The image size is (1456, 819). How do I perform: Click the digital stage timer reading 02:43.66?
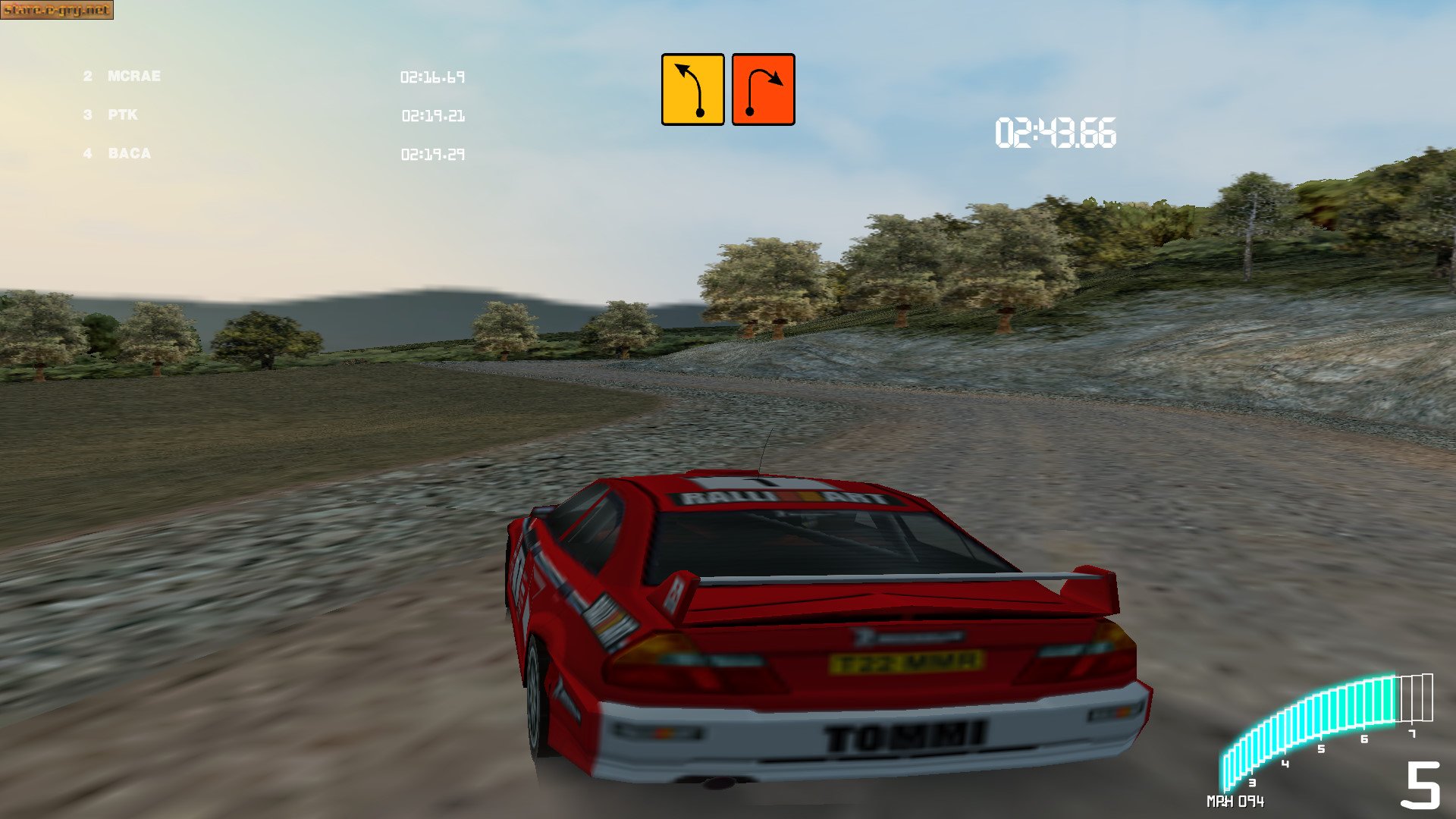[1054, 131]
